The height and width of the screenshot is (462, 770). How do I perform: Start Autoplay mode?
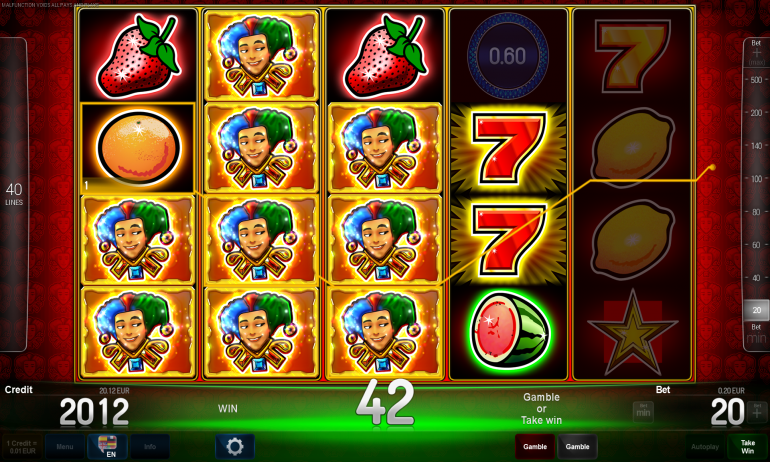[704, 446]
